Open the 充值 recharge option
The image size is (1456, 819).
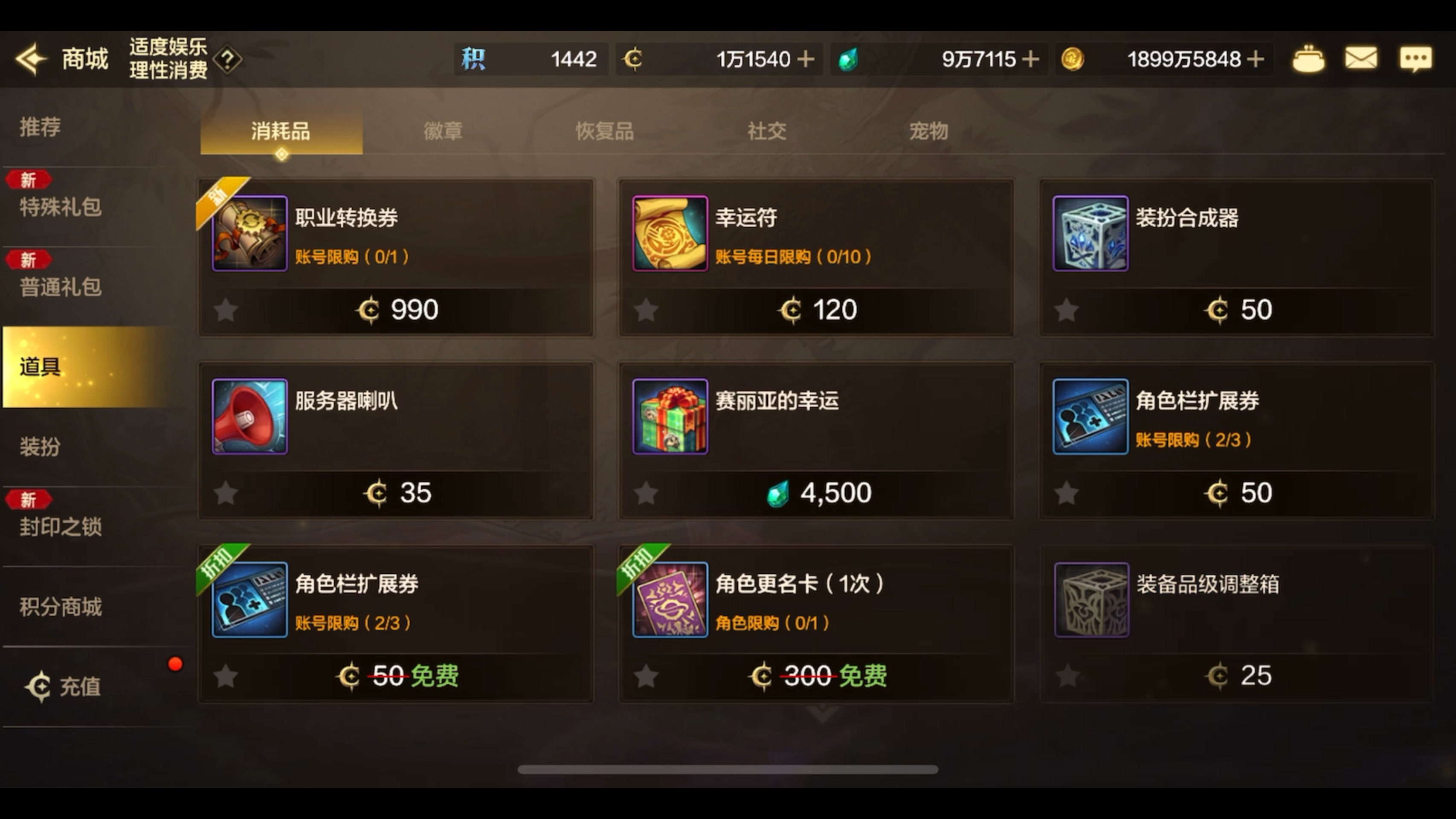tap(78, 687)
